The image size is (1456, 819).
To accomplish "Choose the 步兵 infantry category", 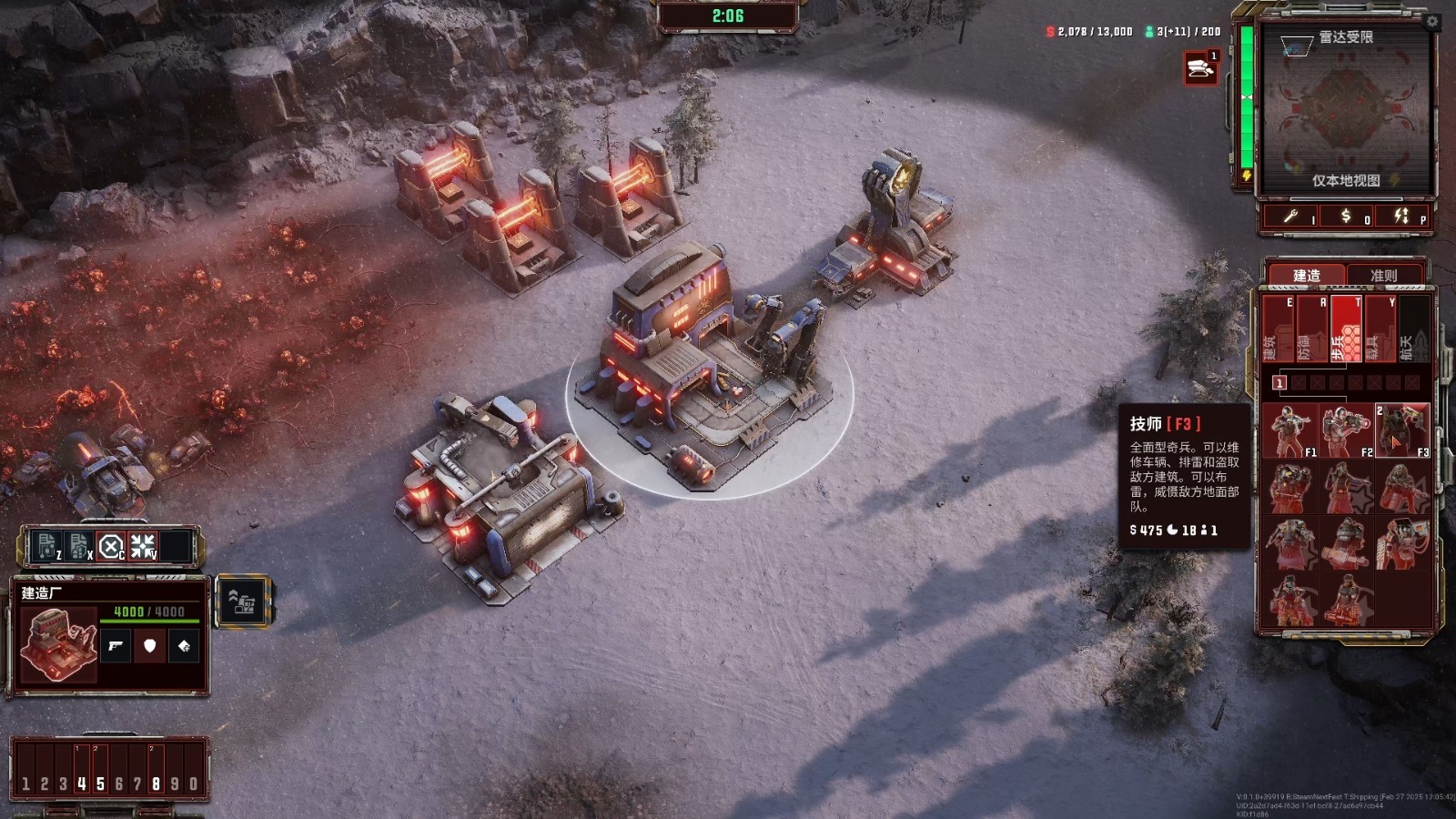I will click(1346, 329).
